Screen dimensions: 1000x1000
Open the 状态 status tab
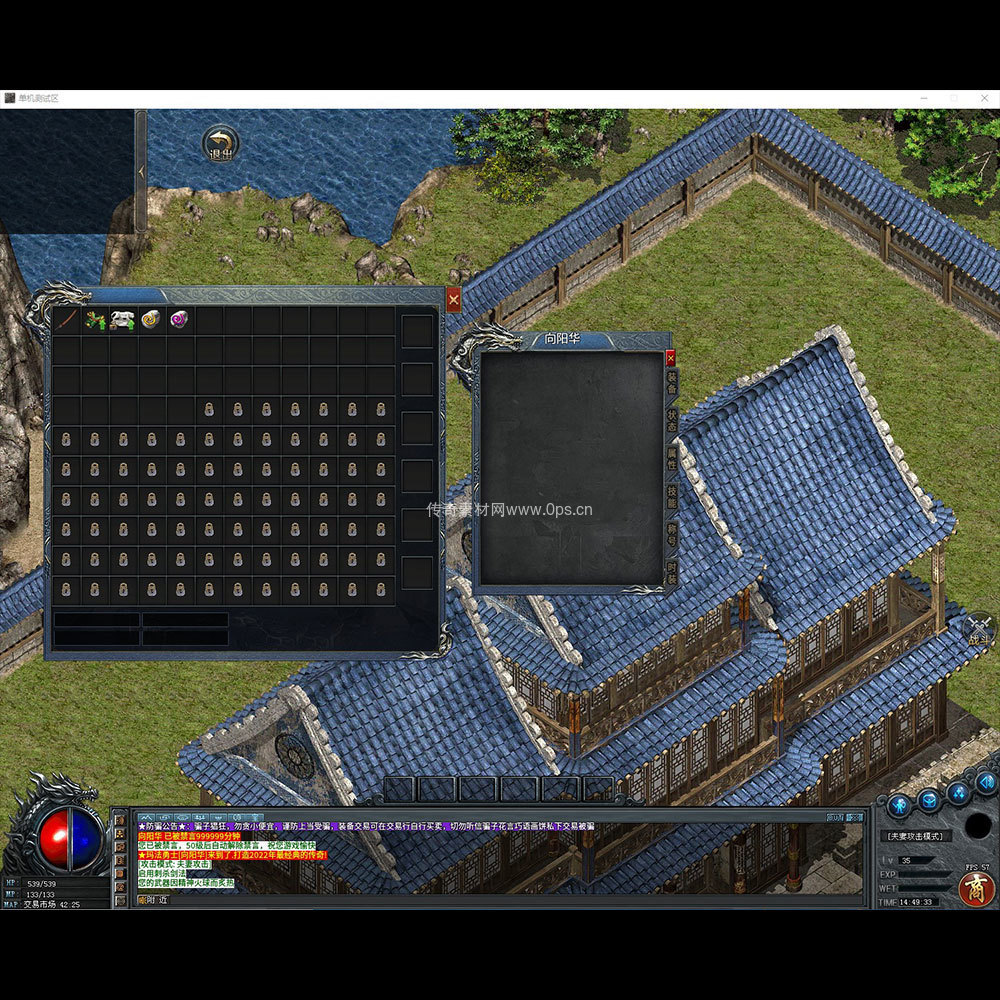coord(671,420)
